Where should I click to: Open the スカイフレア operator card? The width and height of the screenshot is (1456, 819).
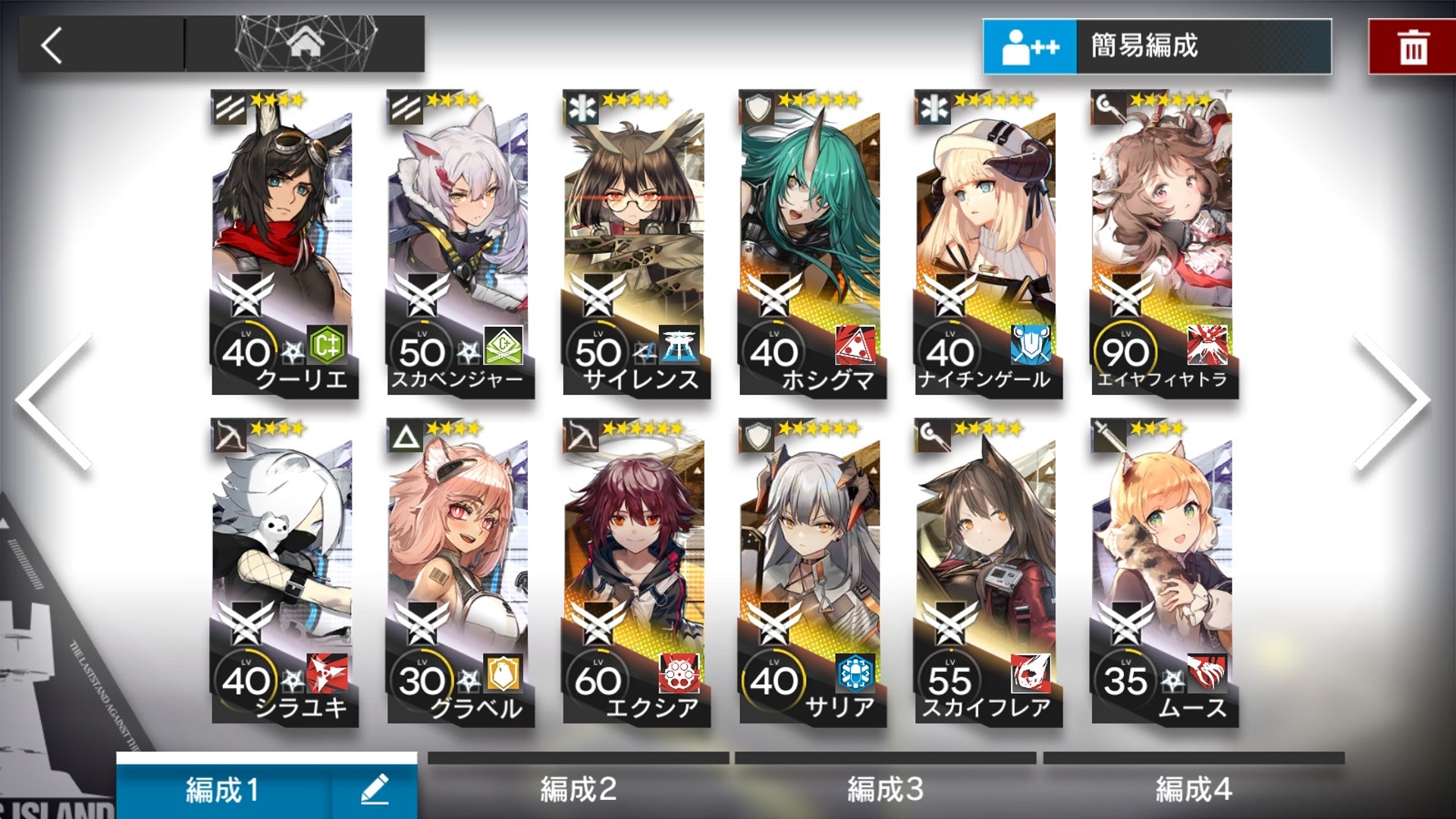tap(987, 573)
